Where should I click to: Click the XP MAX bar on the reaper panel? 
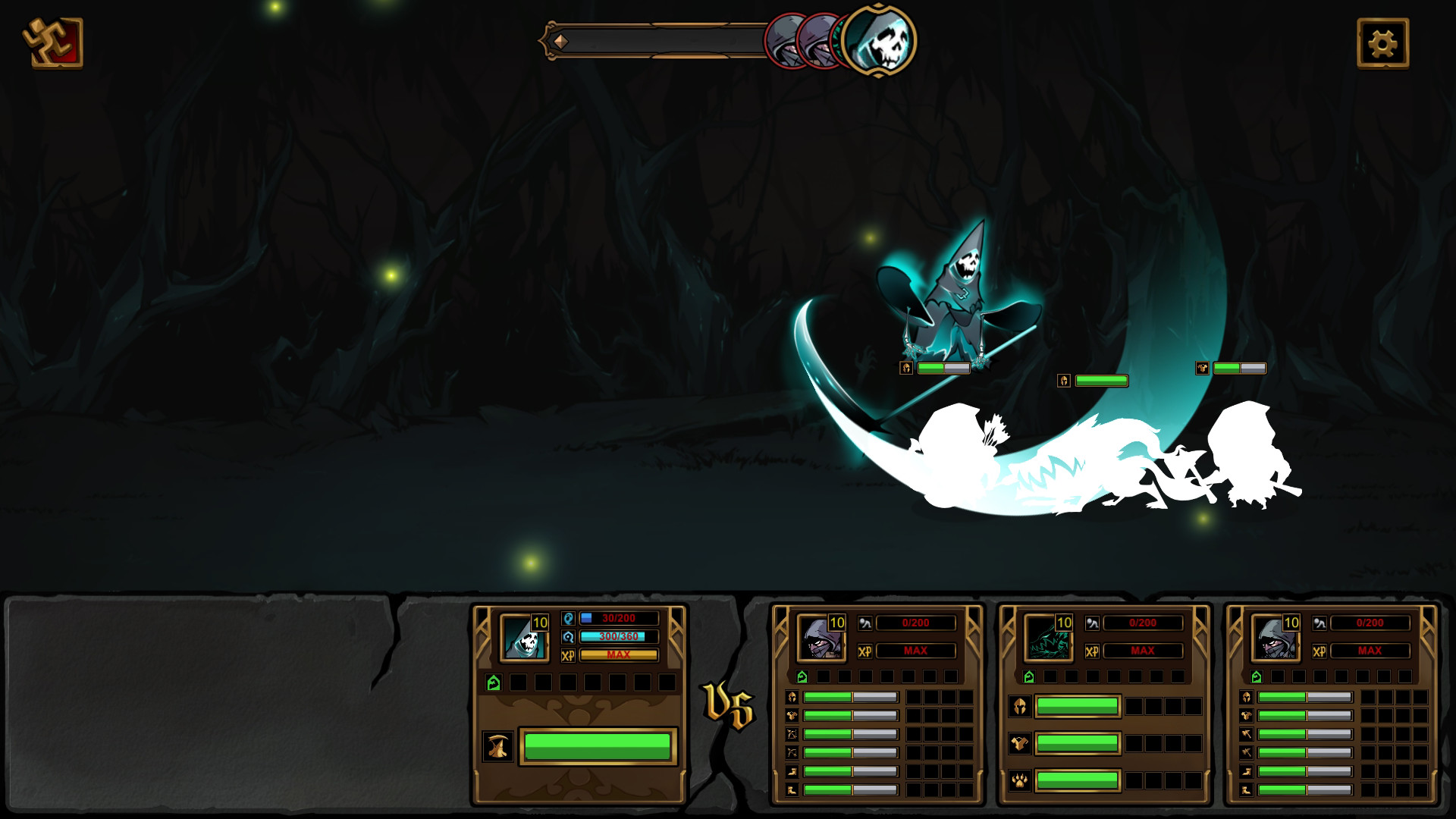(x=619, y=654)
